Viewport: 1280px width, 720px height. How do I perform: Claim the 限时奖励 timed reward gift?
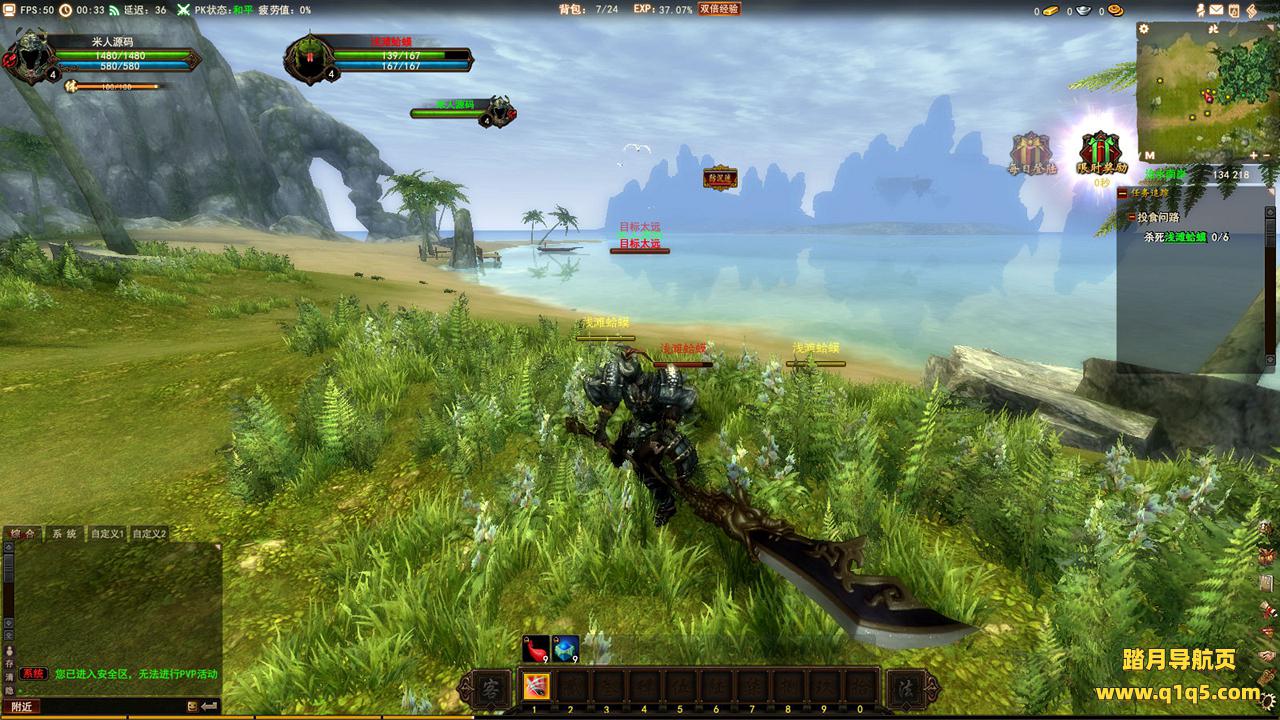pyautogui.click(x=1100, y=154)
